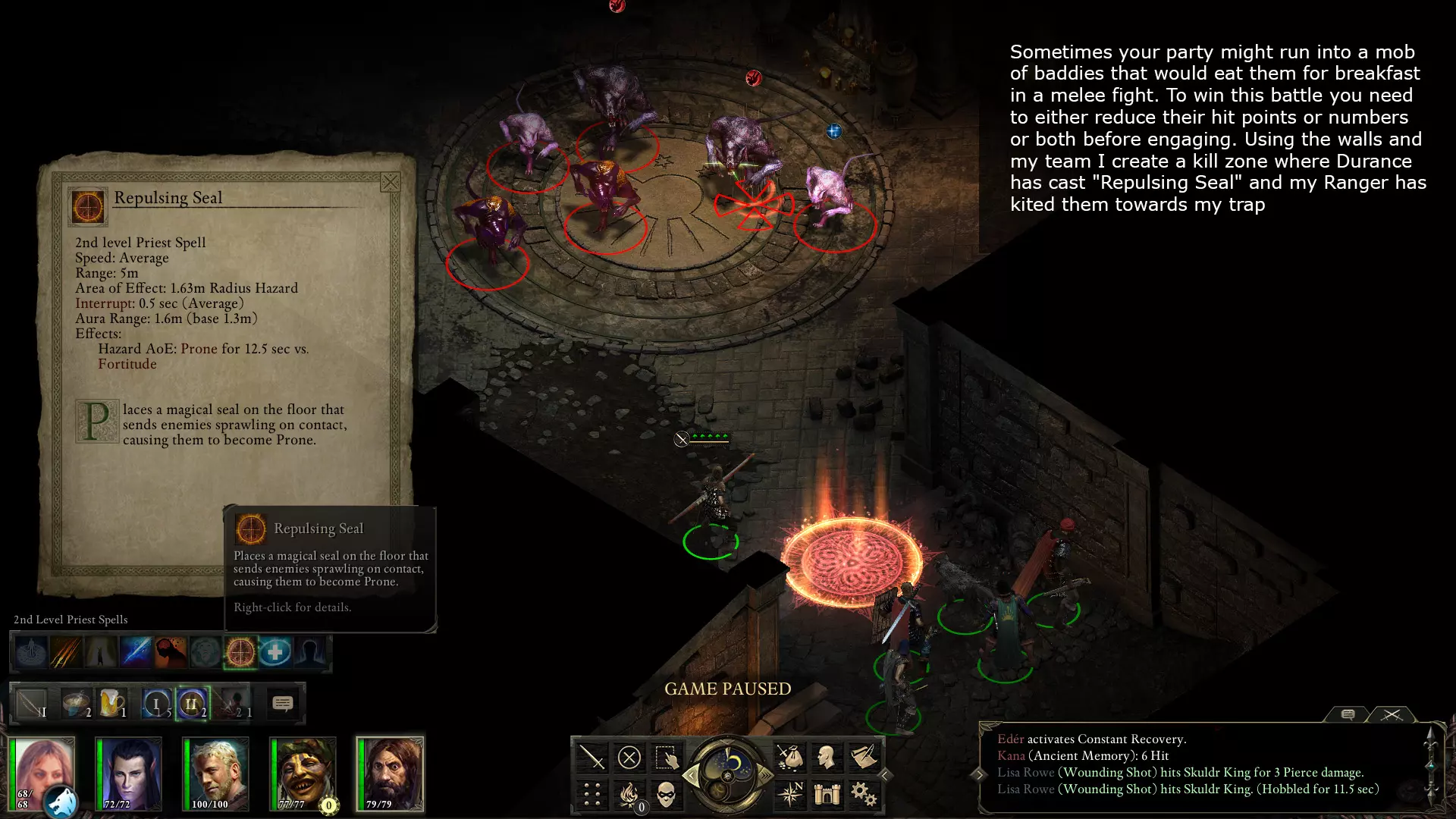Select Kana's grinning portrait
Viewport: 1456px width, 819px height.
point(303,773)
